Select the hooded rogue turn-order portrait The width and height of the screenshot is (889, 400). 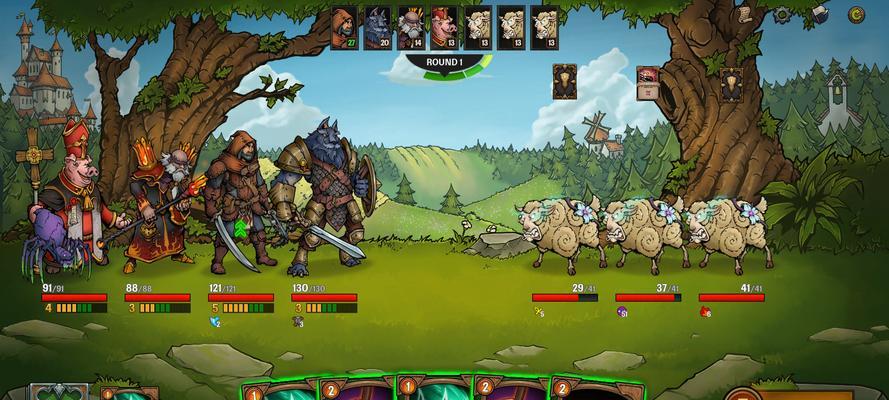(345, 27)
